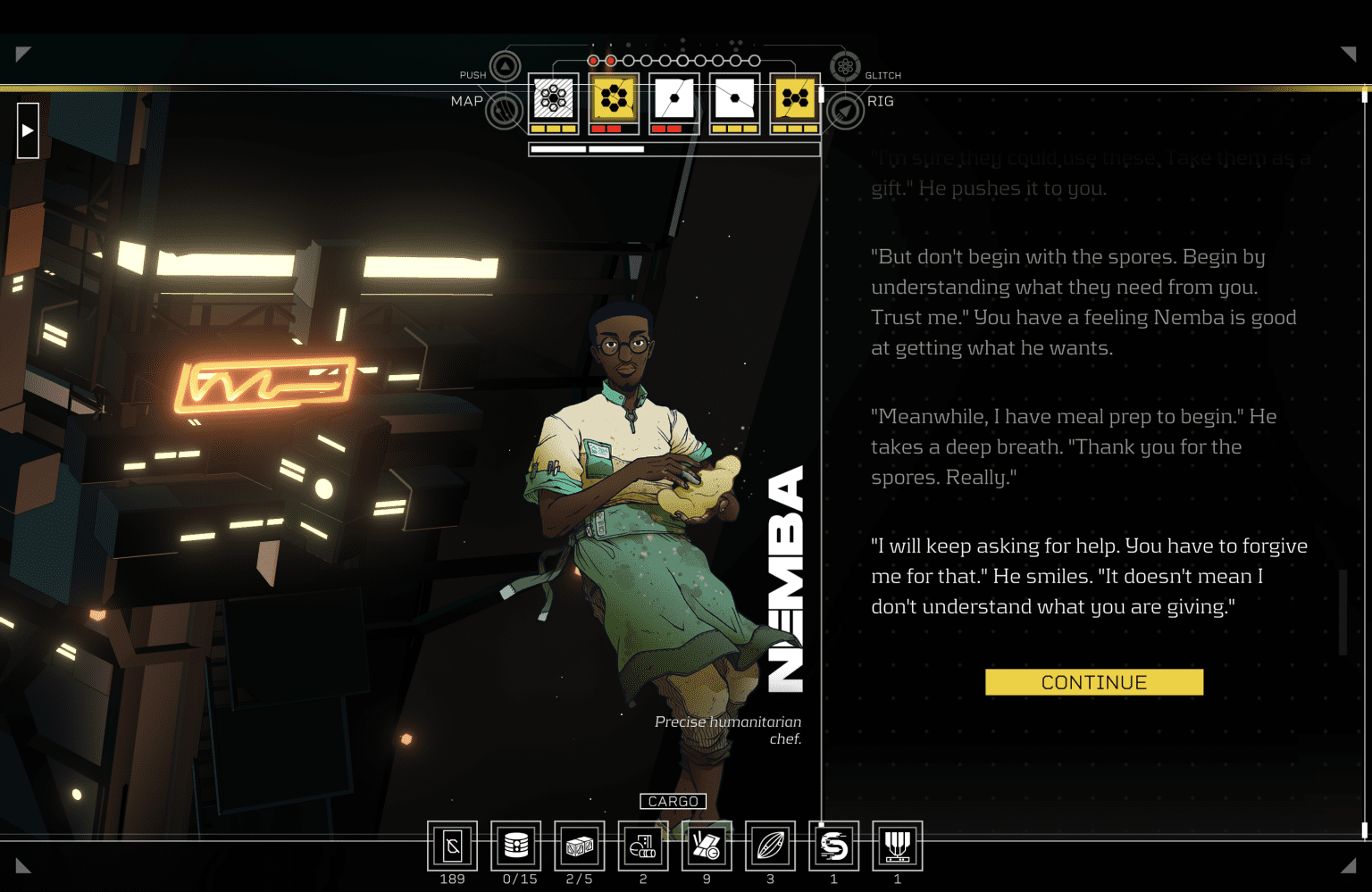The height and width of the screenshot is (892, 1372).
Task: Select the cryo currency icon showing 189
Action: click(453, 846)
